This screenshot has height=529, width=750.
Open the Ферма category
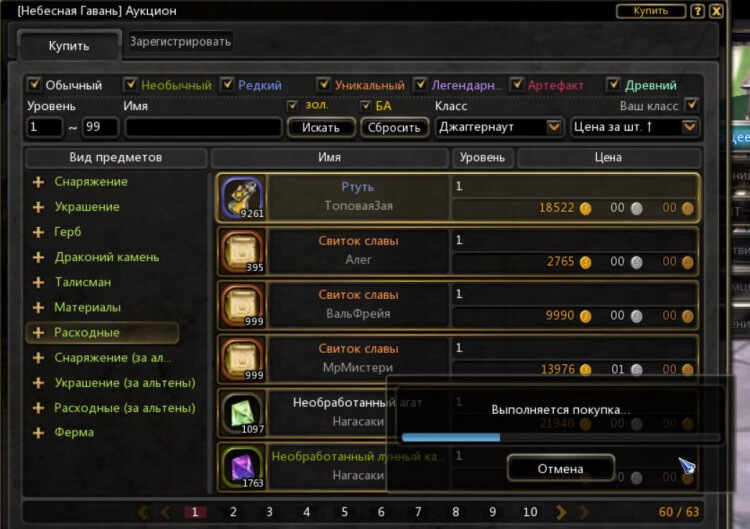[x=74, y=433]
